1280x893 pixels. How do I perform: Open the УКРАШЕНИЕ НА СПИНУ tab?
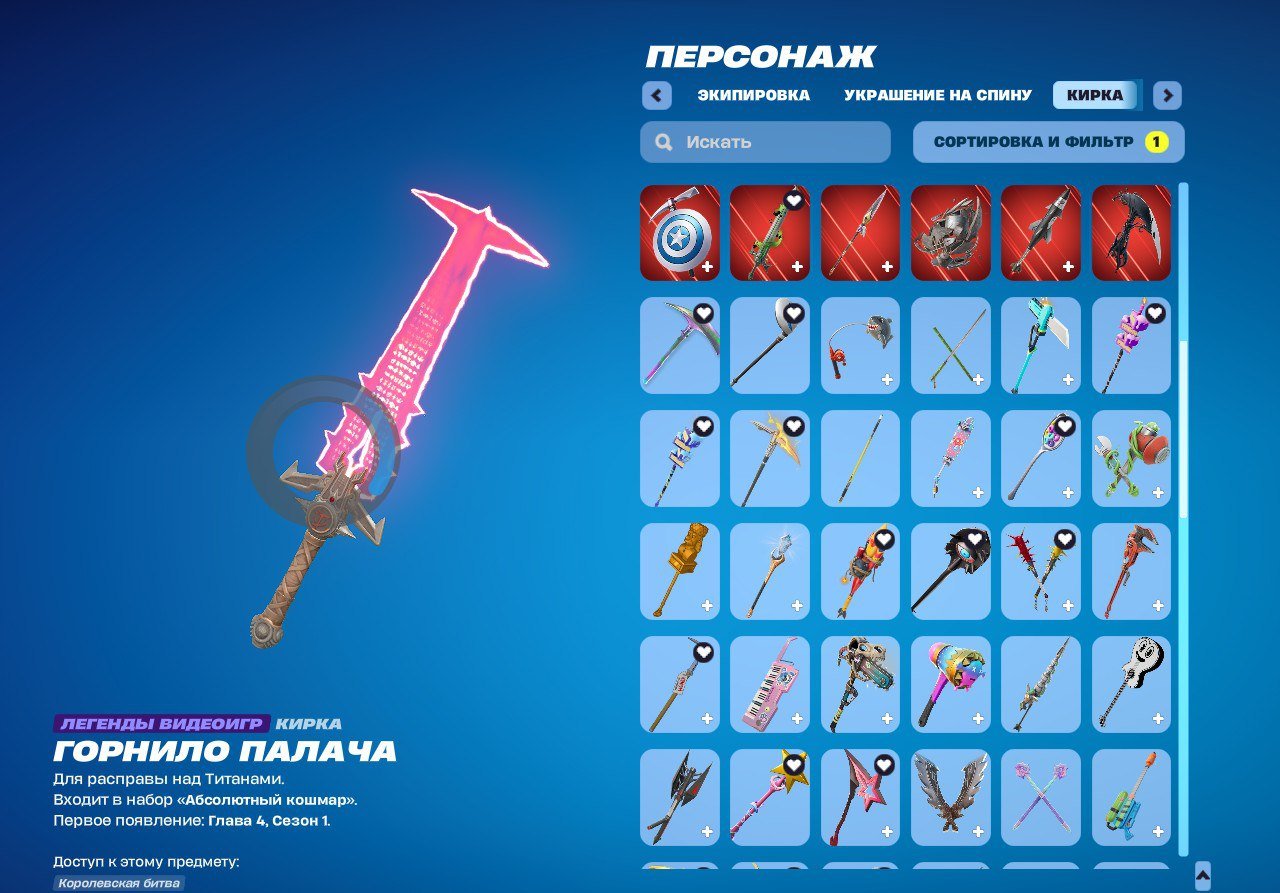[936, 95]
